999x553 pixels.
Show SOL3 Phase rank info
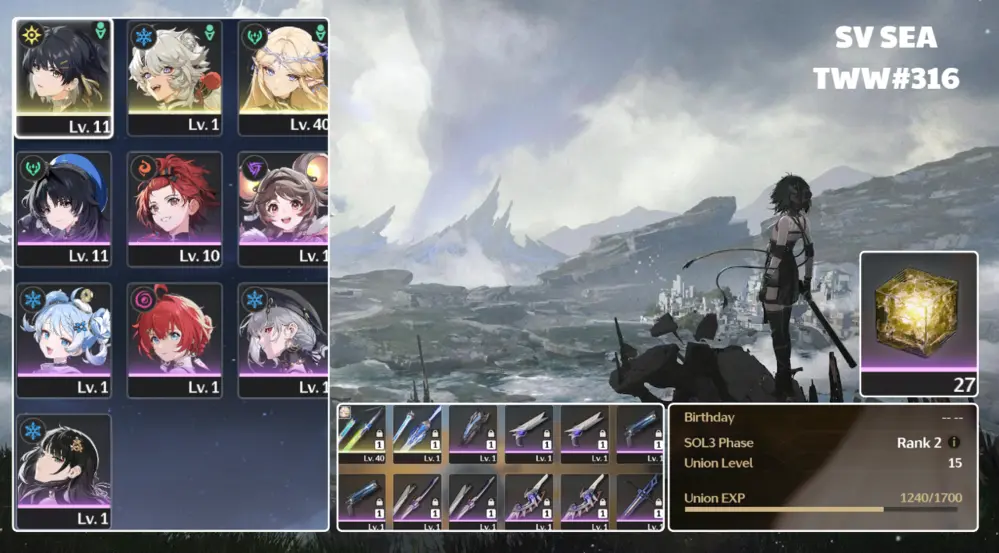coord(954,442)
